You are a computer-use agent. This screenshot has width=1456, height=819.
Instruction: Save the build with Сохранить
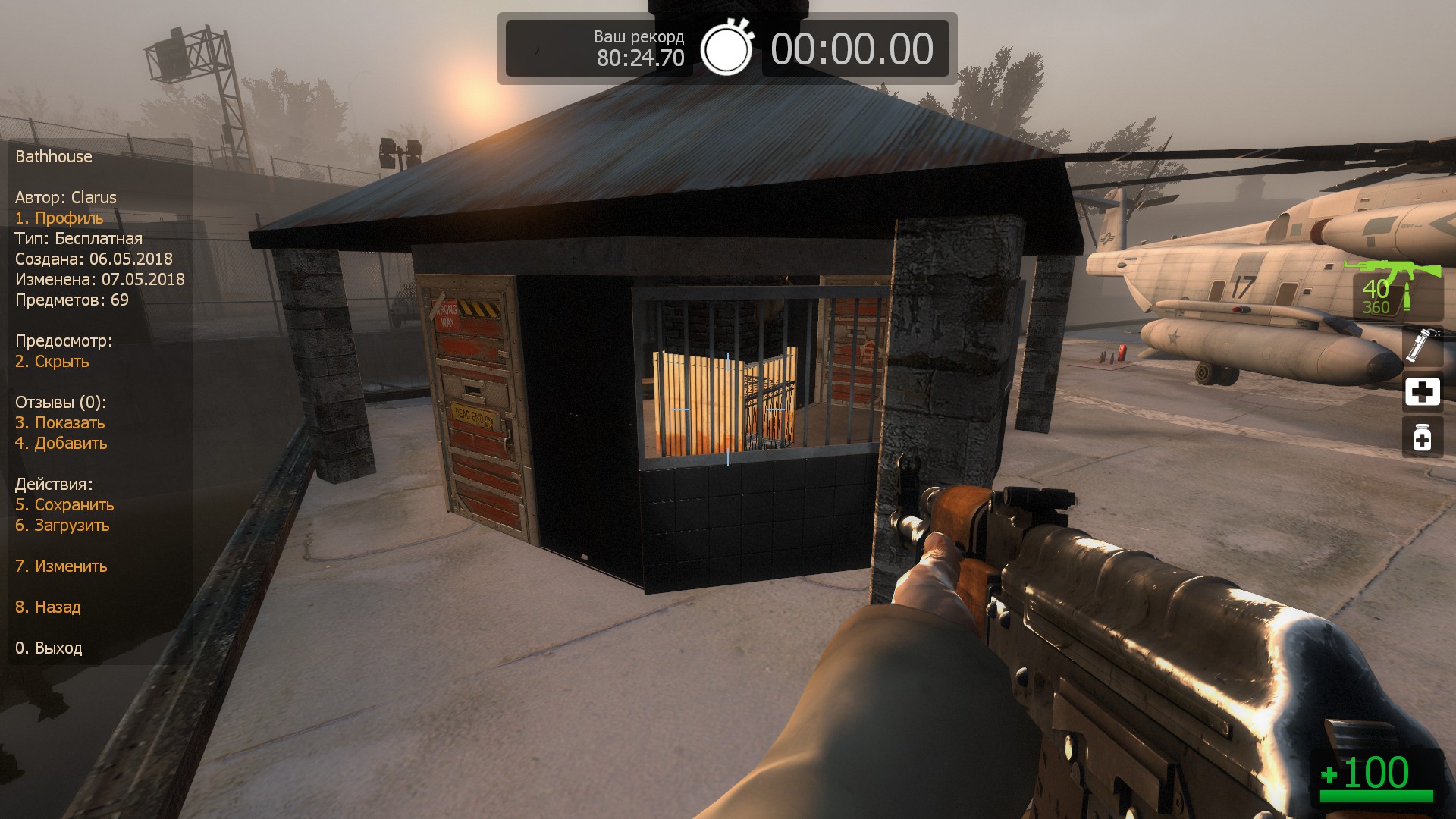(64, 505)
